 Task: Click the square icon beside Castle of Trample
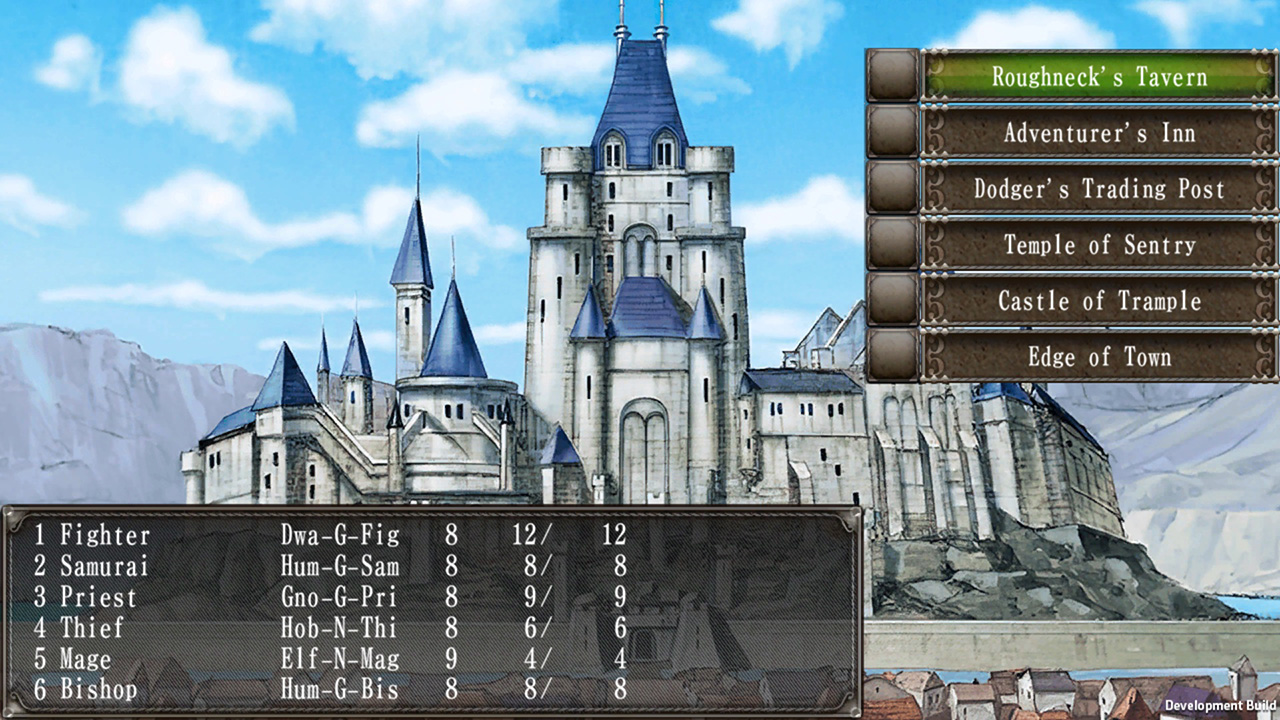[890, 301]
